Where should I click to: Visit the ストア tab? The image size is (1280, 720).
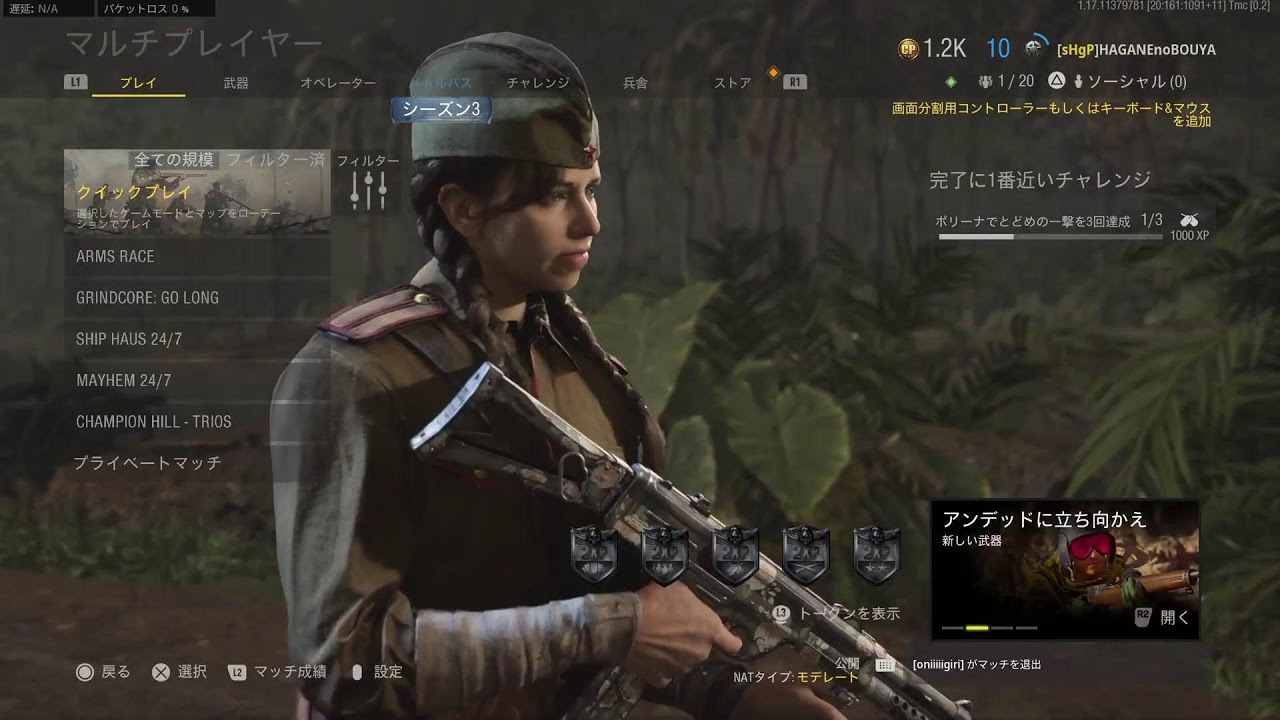pos(732,83)
